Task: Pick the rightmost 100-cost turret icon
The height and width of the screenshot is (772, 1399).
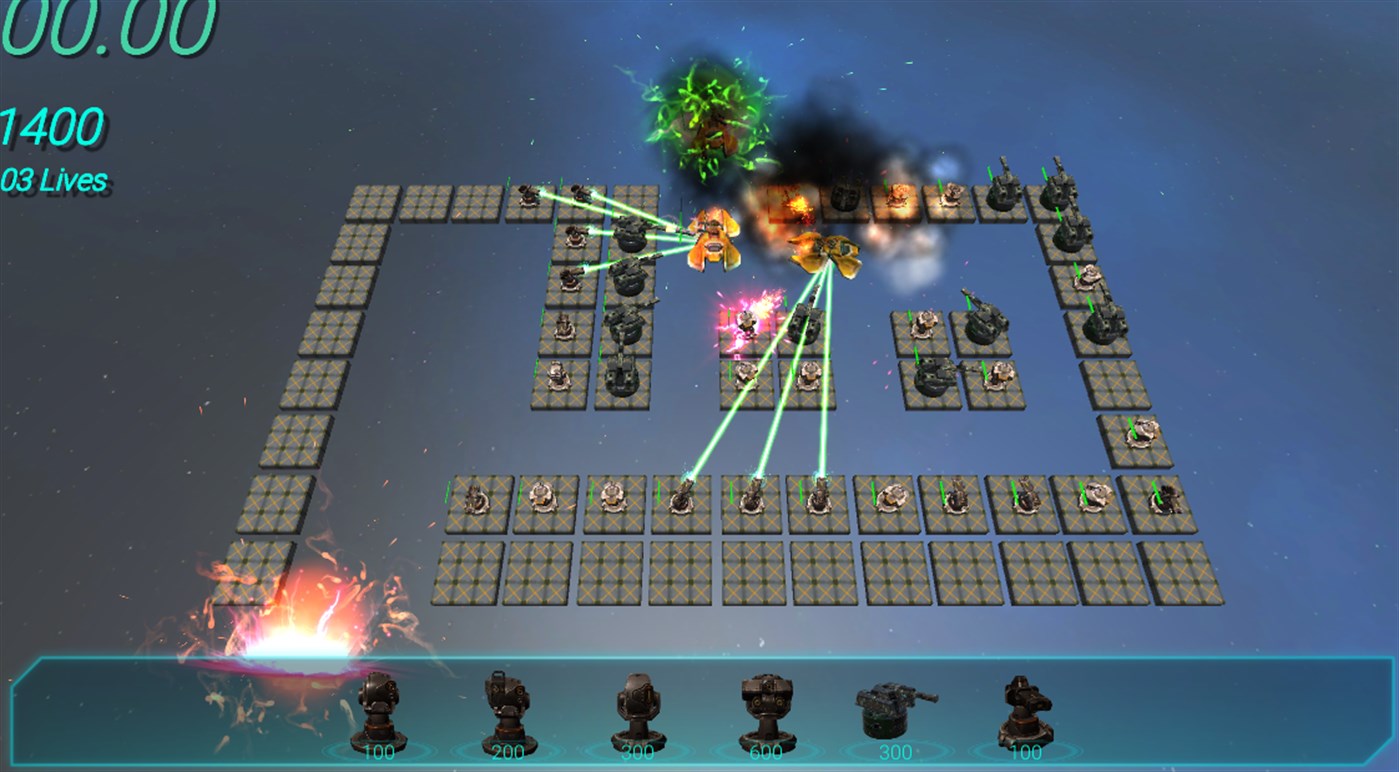Action: (1022, 710)
